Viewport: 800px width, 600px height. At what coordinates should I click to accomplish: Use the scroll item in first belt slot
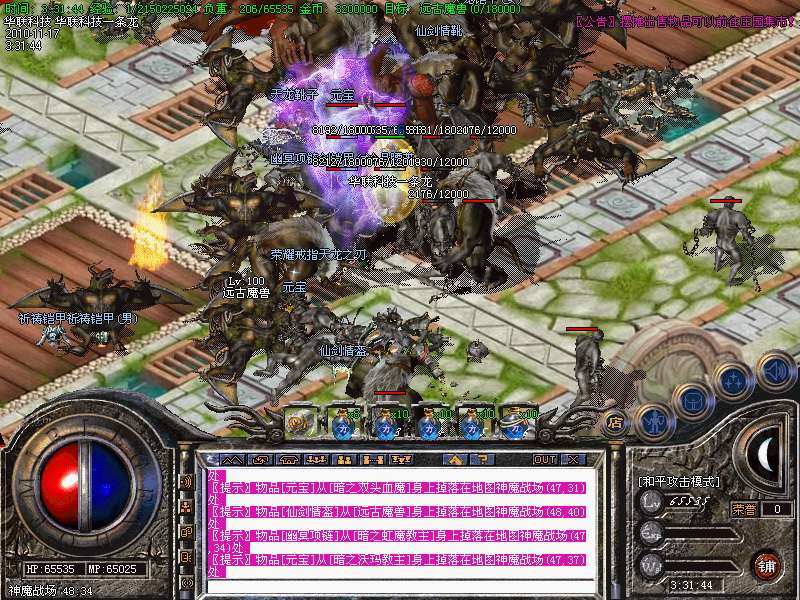[x=298, y=422]
